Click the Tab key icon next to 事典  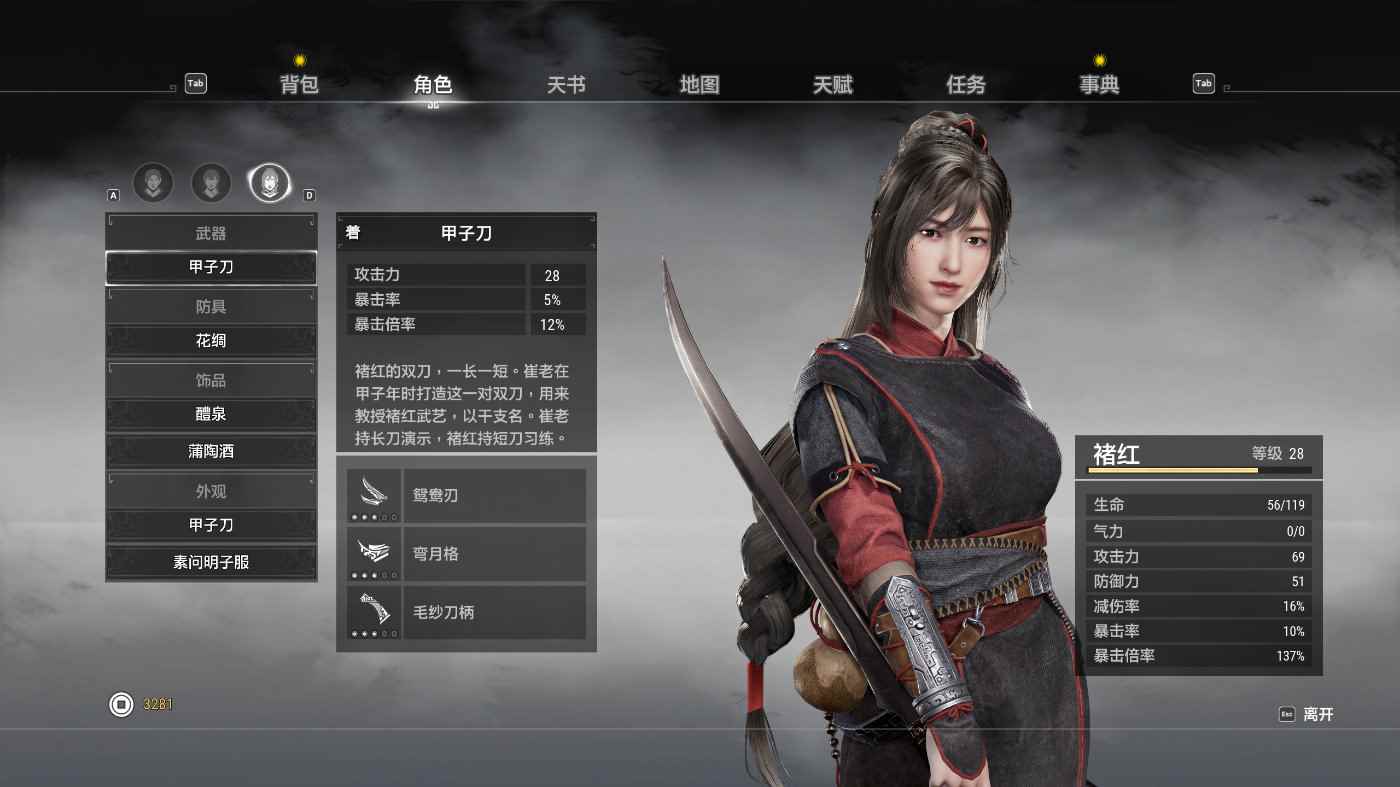coord(1203,83)
